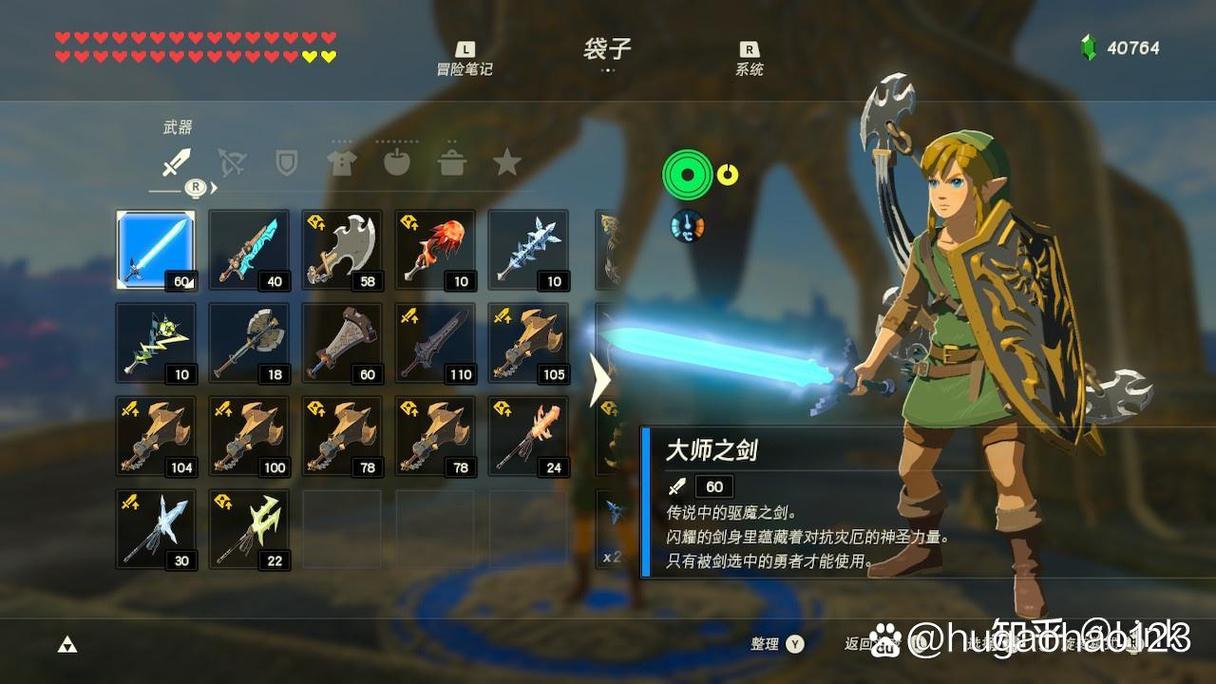Image resolution: width=1216 pixels, height=684 pixels.
Task: Select the Lynel crusher with 104 attack
Action: pyautogui.click(x=156, y=436)
